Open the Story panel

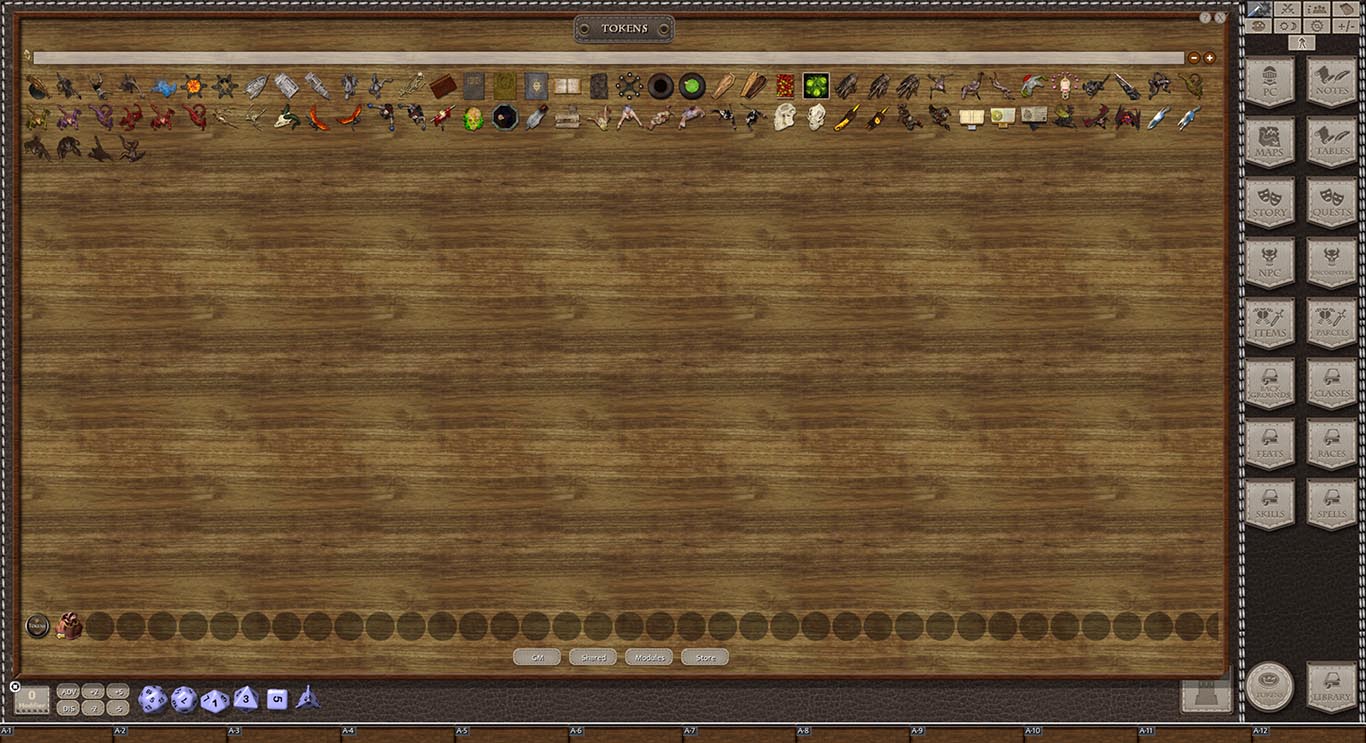point(1270,205)
